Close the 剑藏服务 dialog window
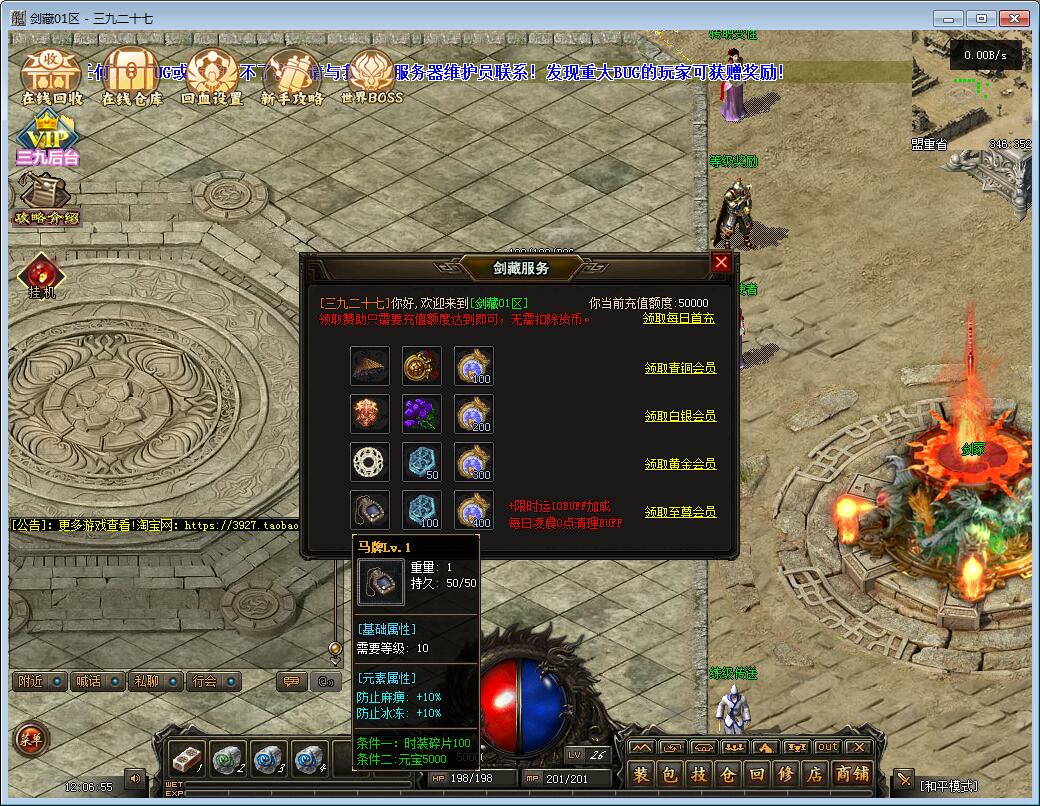Image resolution: width=1040 pixels, height=806 pixels. (720, 263)
